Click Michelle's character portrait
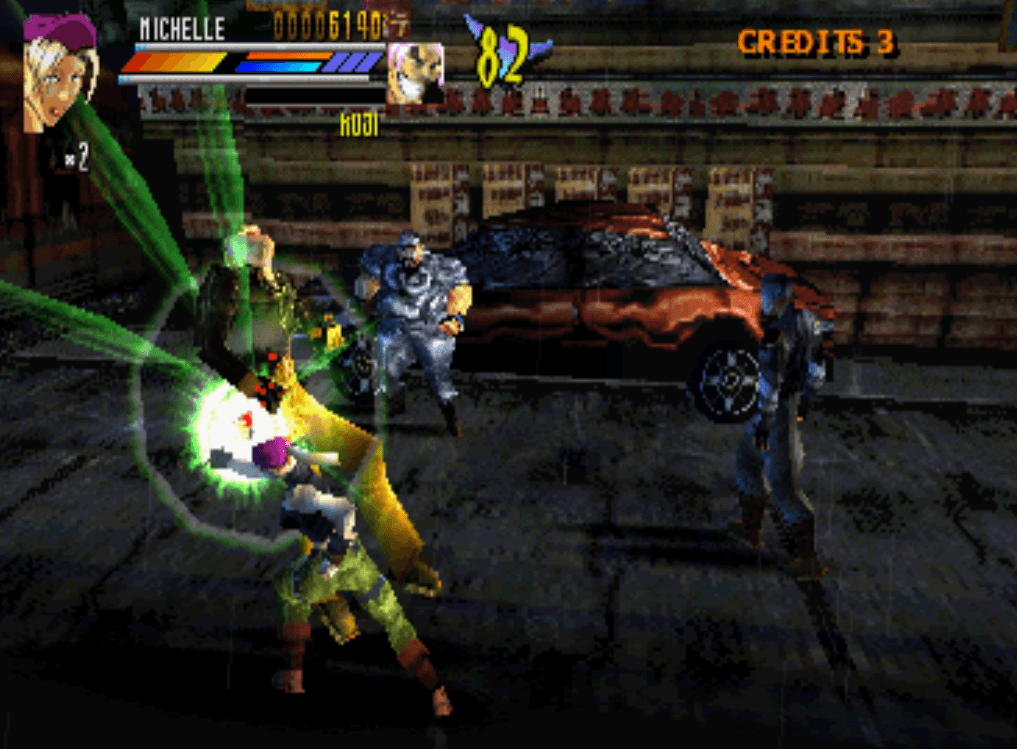 pos(59,72)
